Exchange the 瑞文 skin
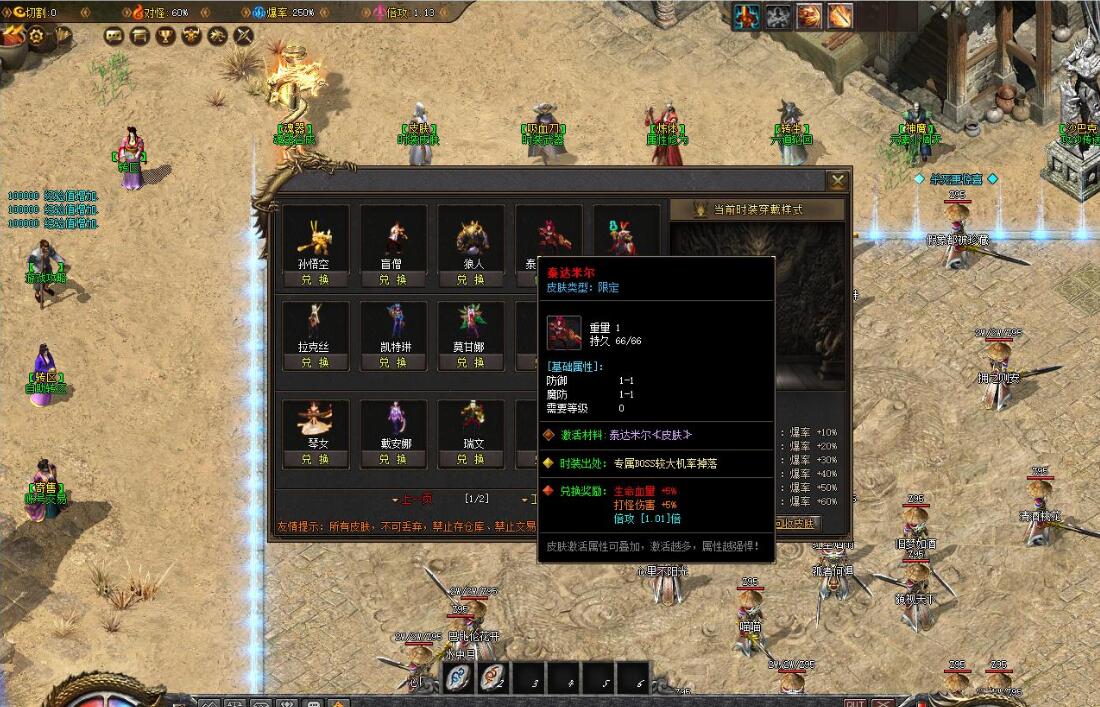 (x=470, y=459)
